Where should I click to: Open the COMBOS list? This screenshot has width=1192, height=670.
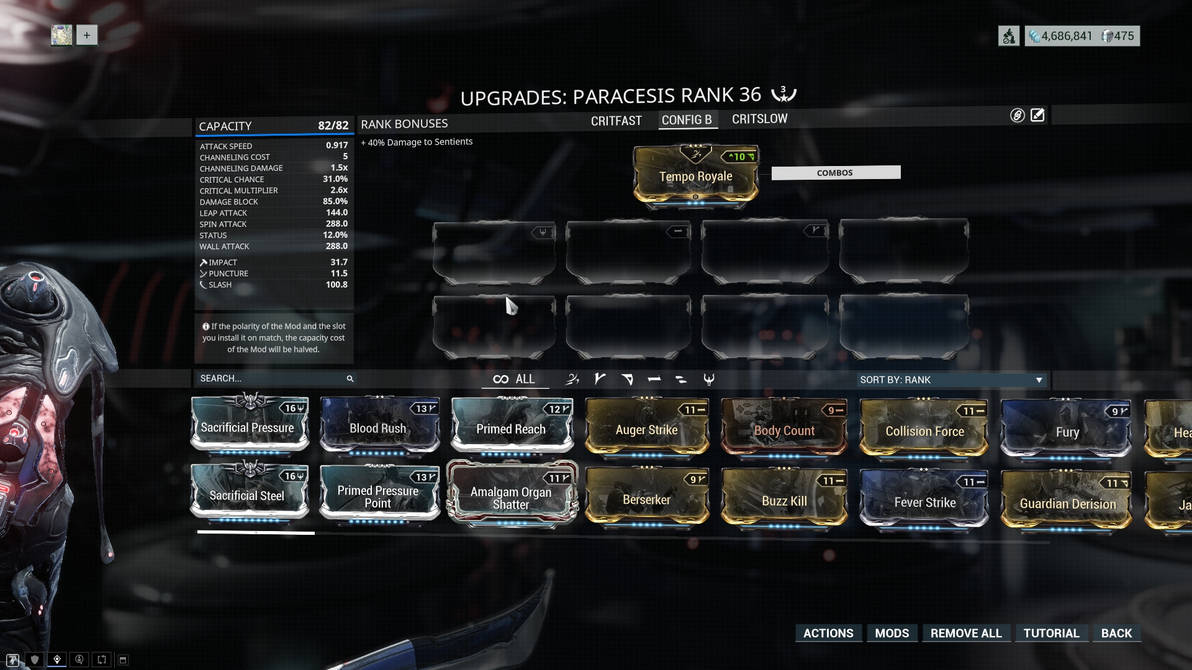(x=835, y=173)
